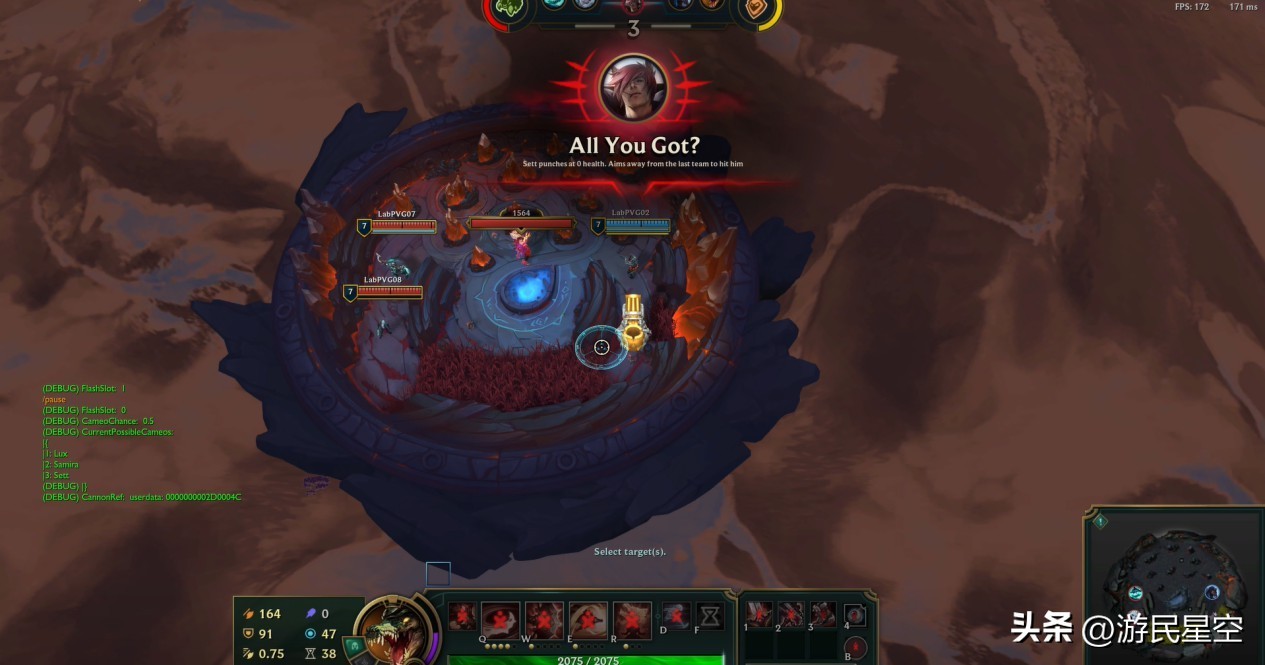Click the minimap's diamond alert ping button
Viewport: 1265px width, 665px height.
click(1099, 521)
